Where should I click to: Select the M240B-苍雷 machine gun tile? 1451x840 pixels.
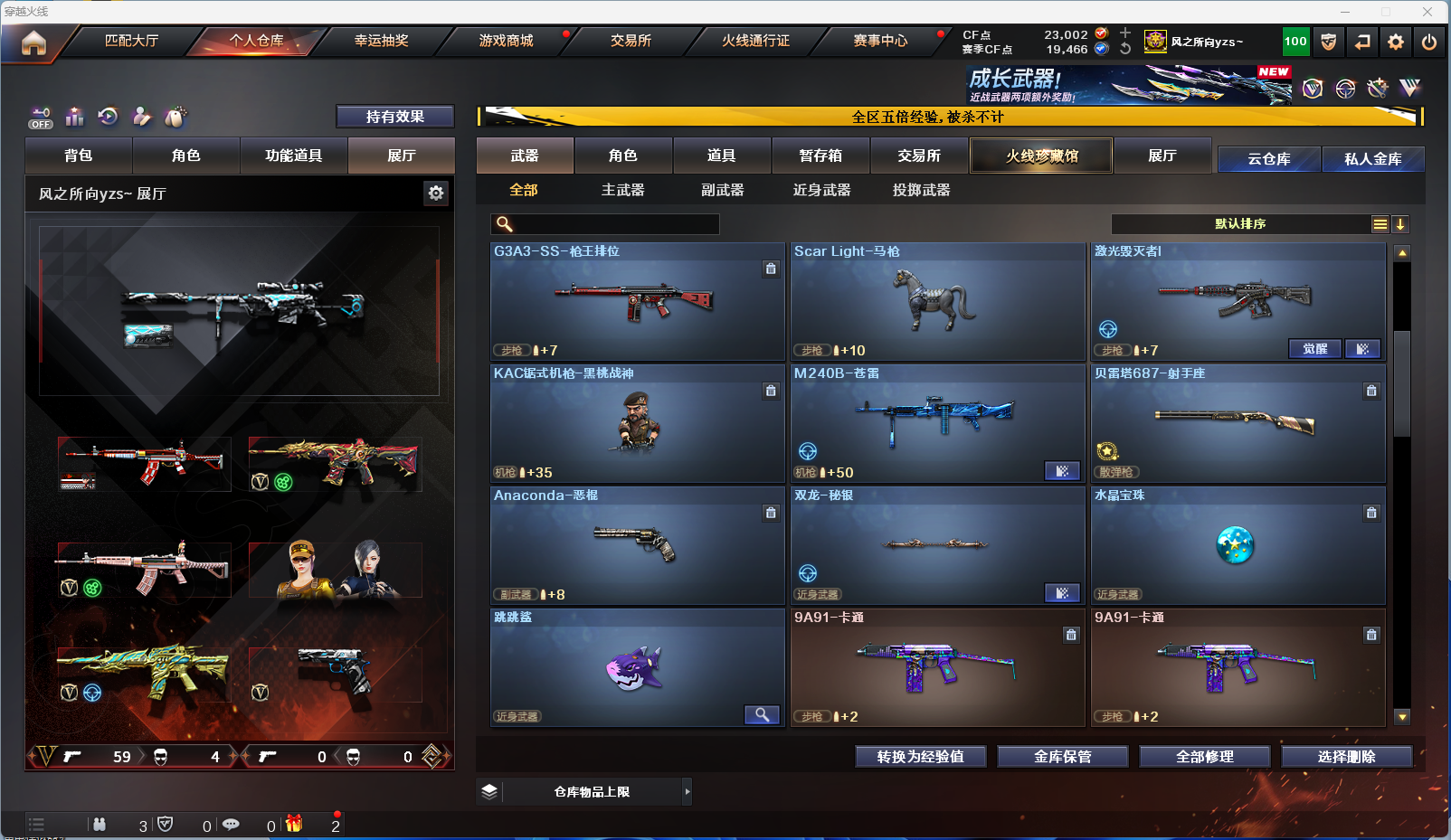(x=937, y=424)
